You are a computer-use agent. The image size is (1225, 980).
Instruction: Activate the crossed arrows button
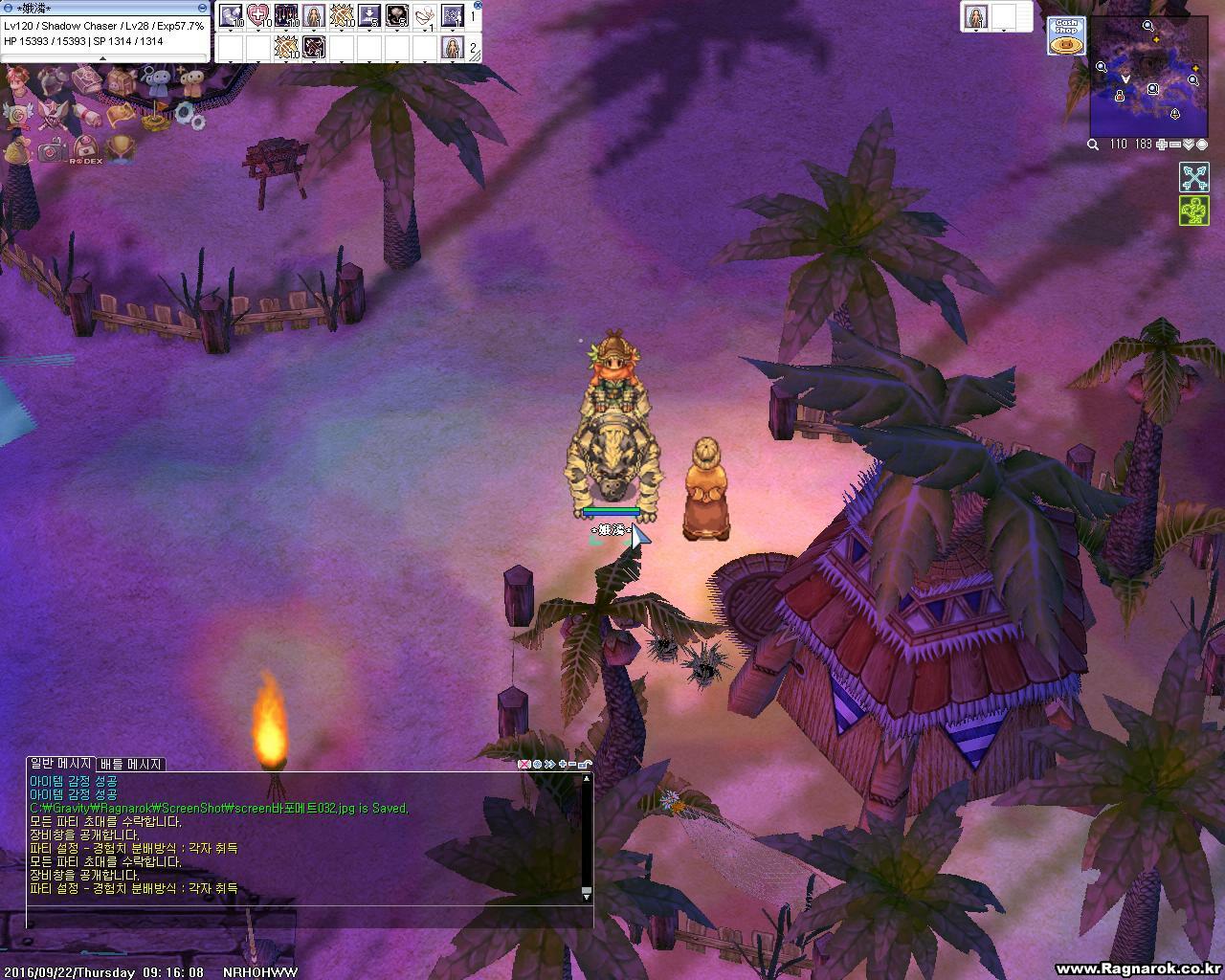[1193, 177]
